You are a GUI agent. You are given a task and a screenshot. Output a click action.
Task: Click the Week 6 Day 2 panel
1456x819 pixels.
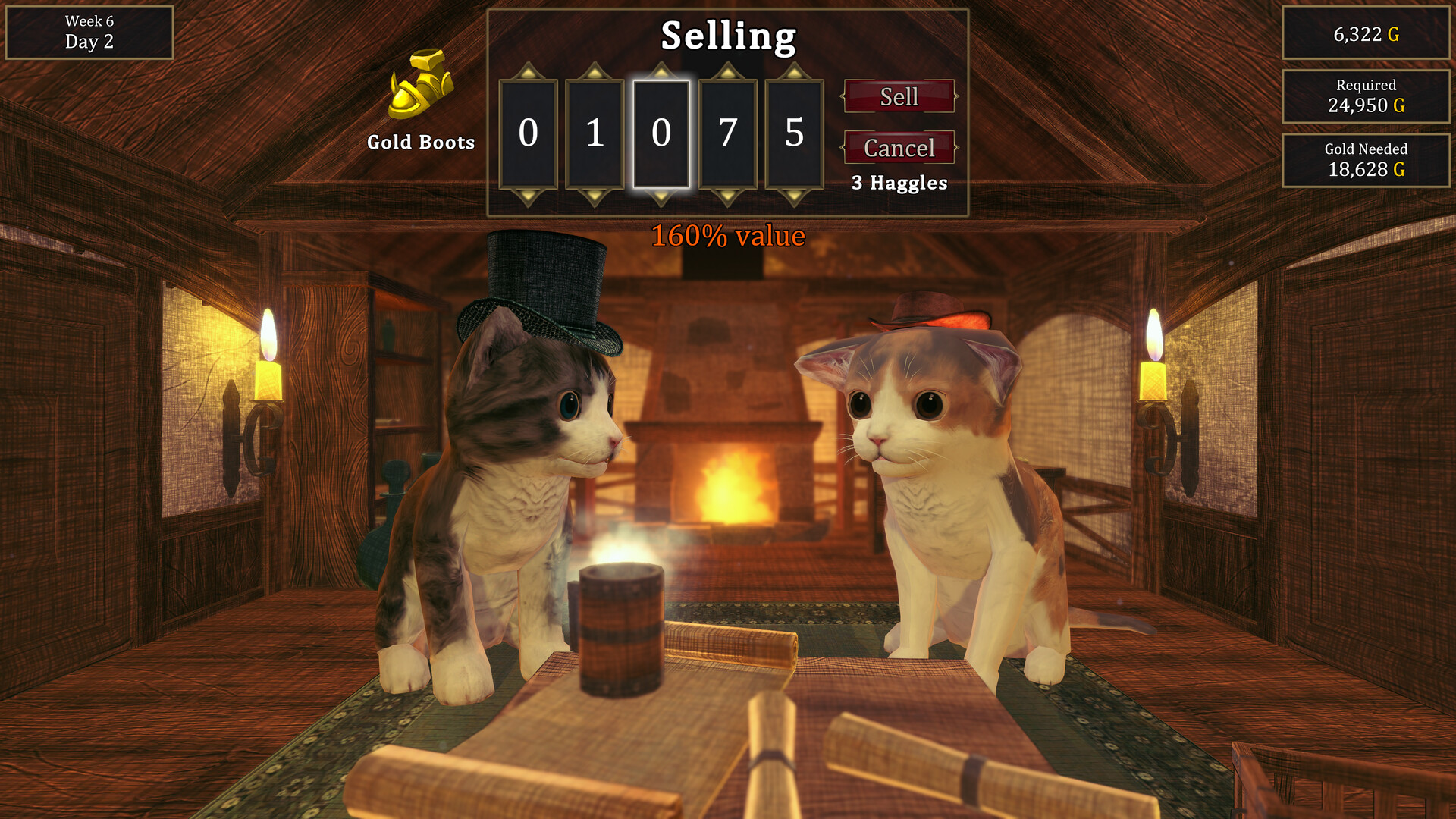tap(89, 33)
